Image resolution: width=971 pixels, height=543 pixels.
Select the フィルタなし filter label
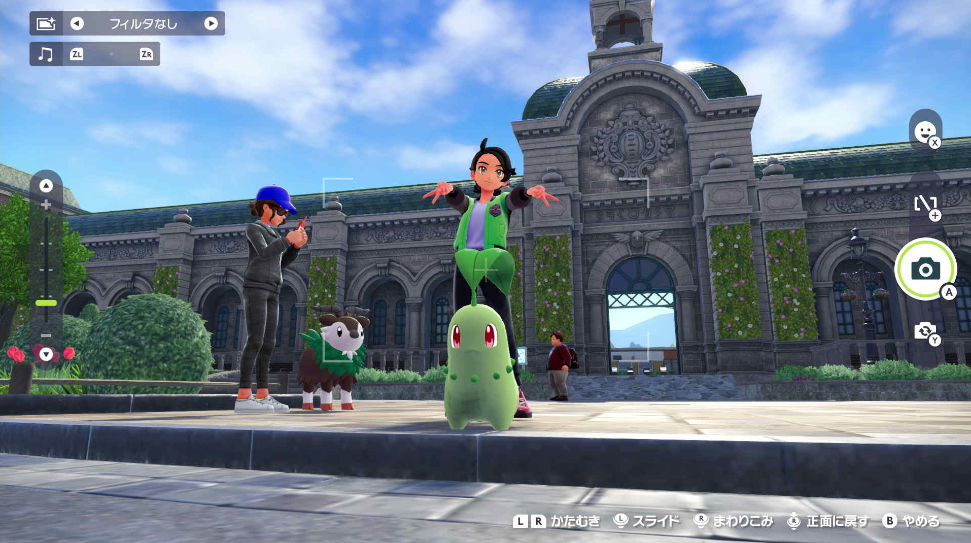(x=143, y=23)
